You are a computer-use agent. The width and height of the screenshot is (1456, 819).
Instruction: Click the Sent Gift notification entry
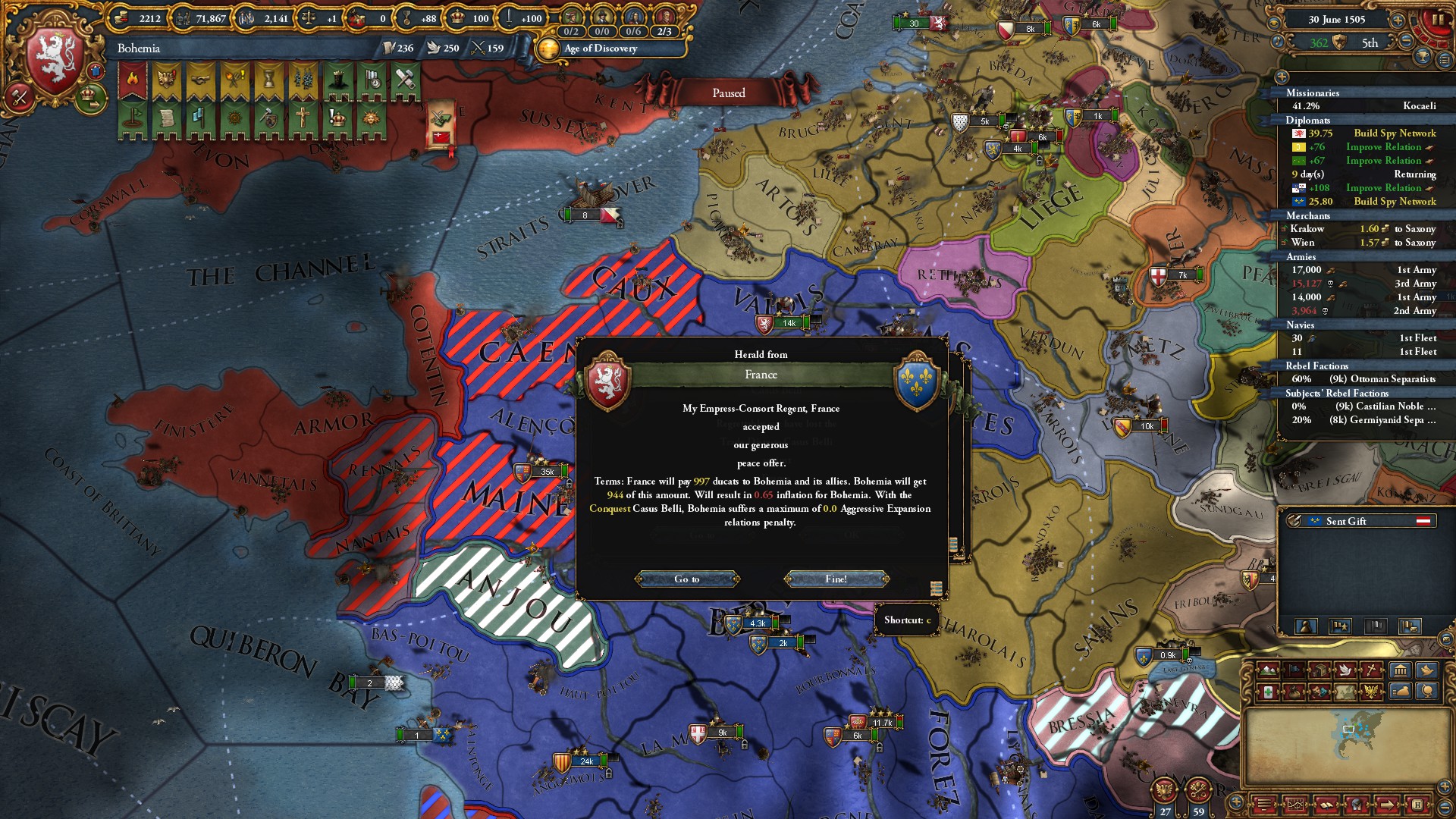(1357, 521)
